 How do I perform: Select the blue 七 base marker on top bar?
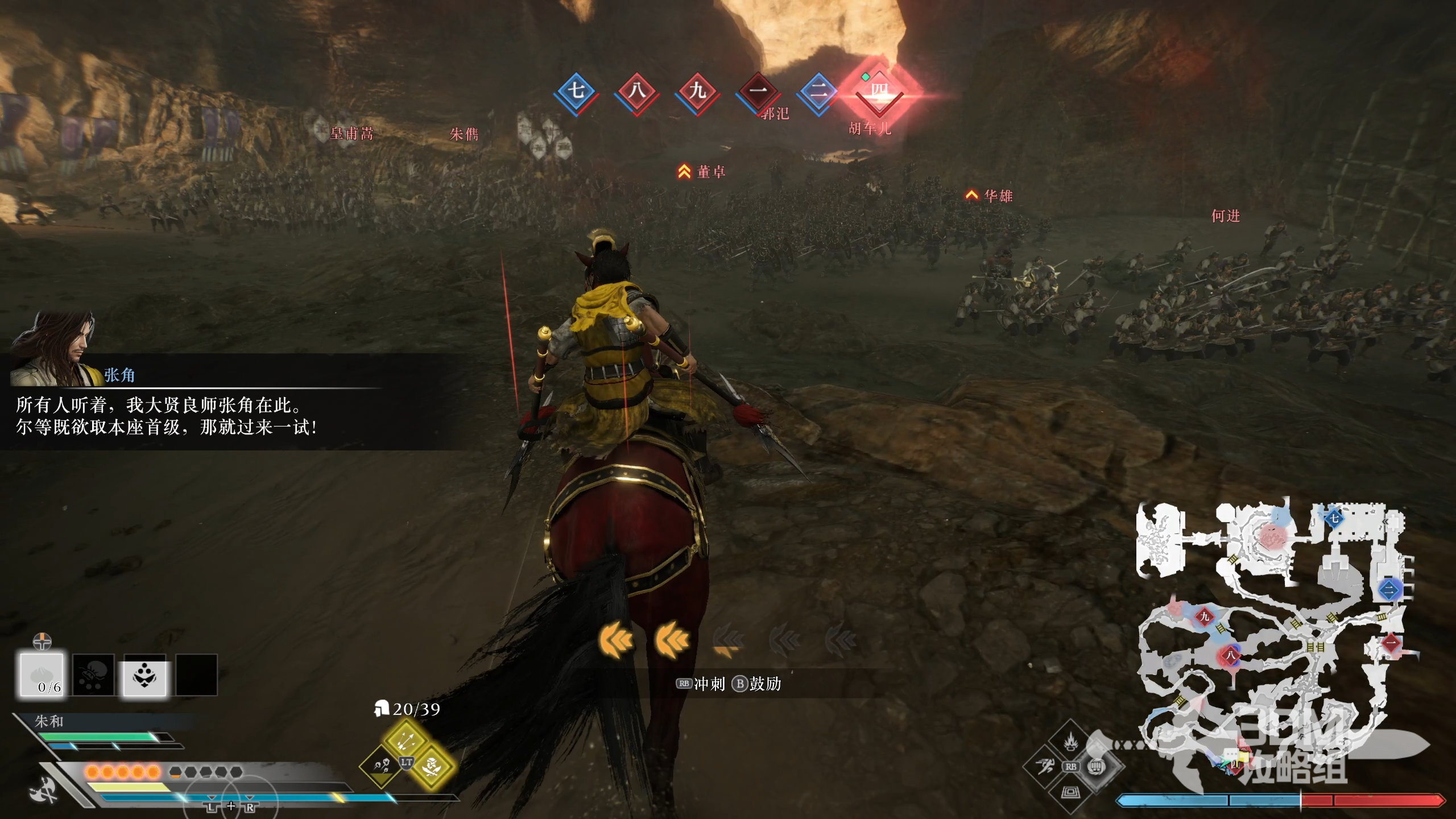[576, 91]
